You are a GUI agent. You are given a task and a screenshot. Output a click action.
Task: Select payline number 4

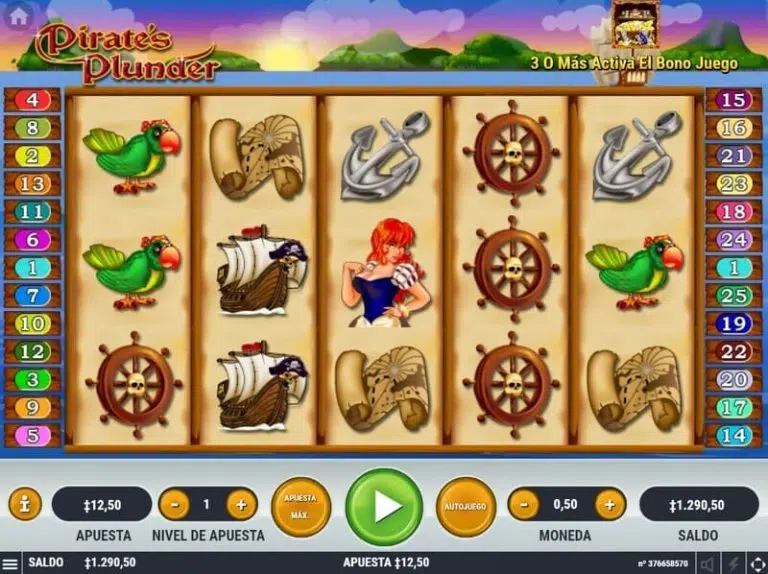32,100
